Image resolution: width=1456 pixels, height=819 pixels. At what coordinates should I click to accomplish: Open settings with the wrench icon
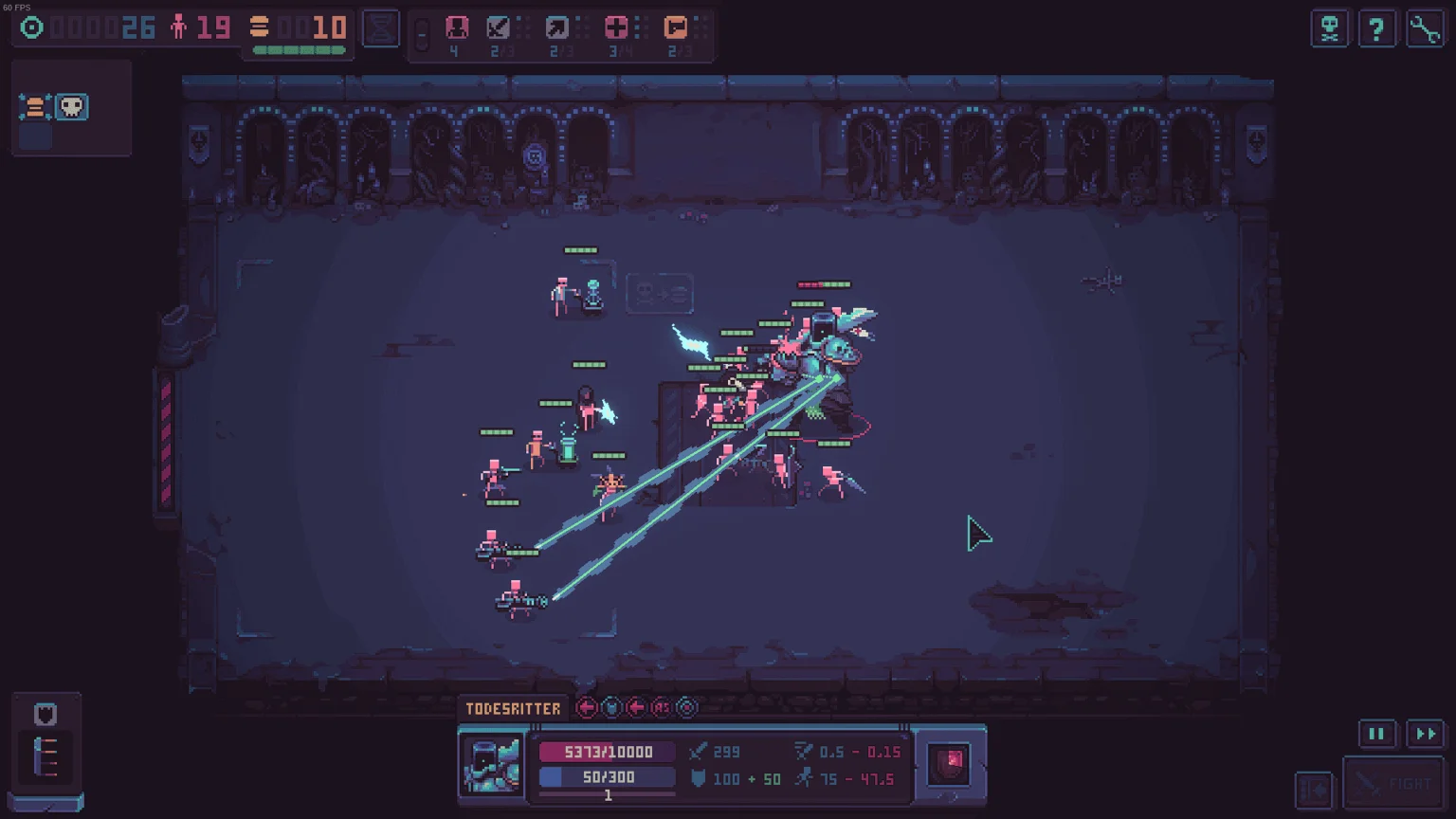click(1425, 28)
